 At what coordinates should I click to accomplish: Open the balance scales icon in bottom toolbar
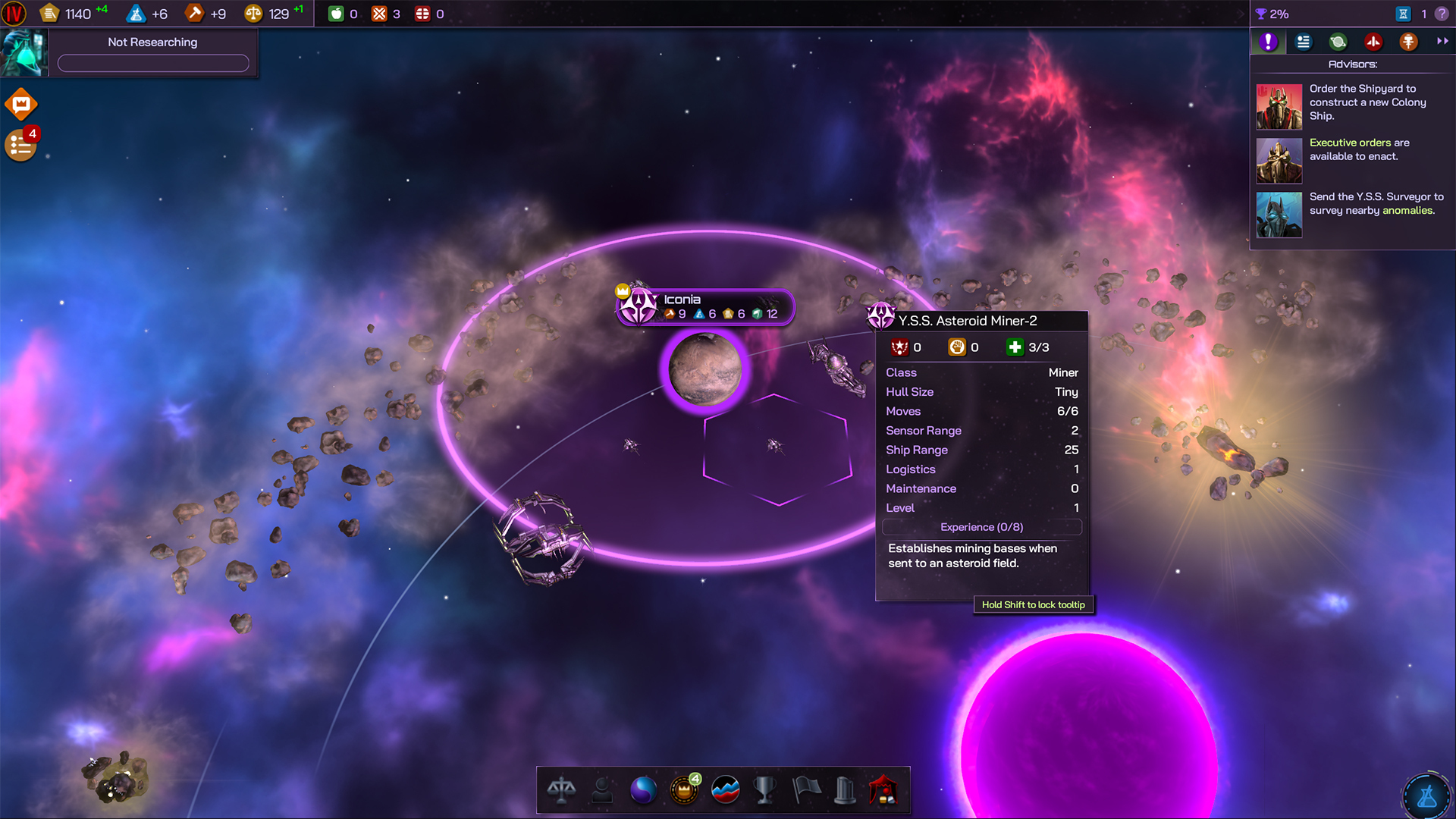coord(561,790)
